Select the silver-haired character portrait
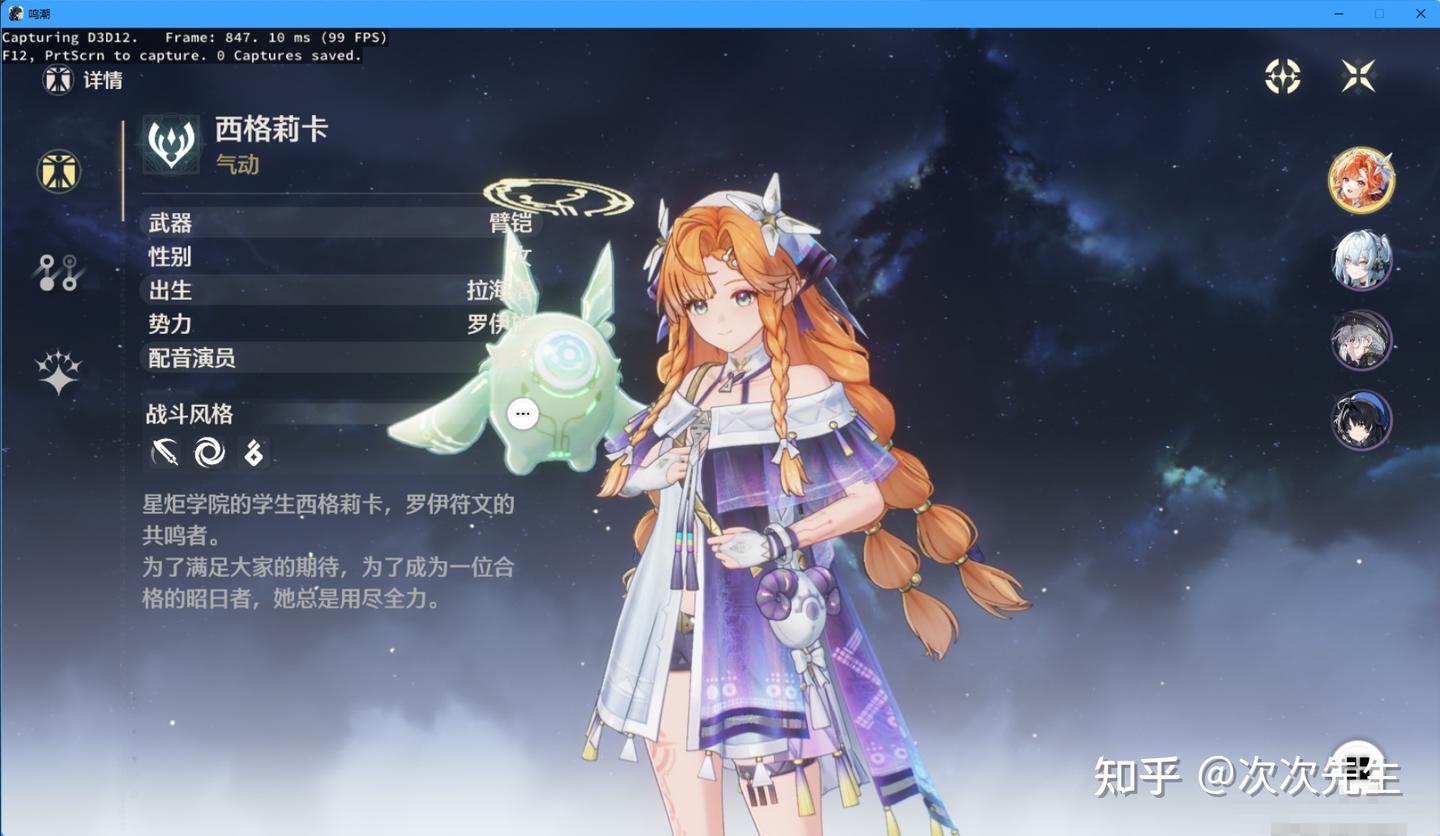The image size is (1440, 836). click(1361, 261)
